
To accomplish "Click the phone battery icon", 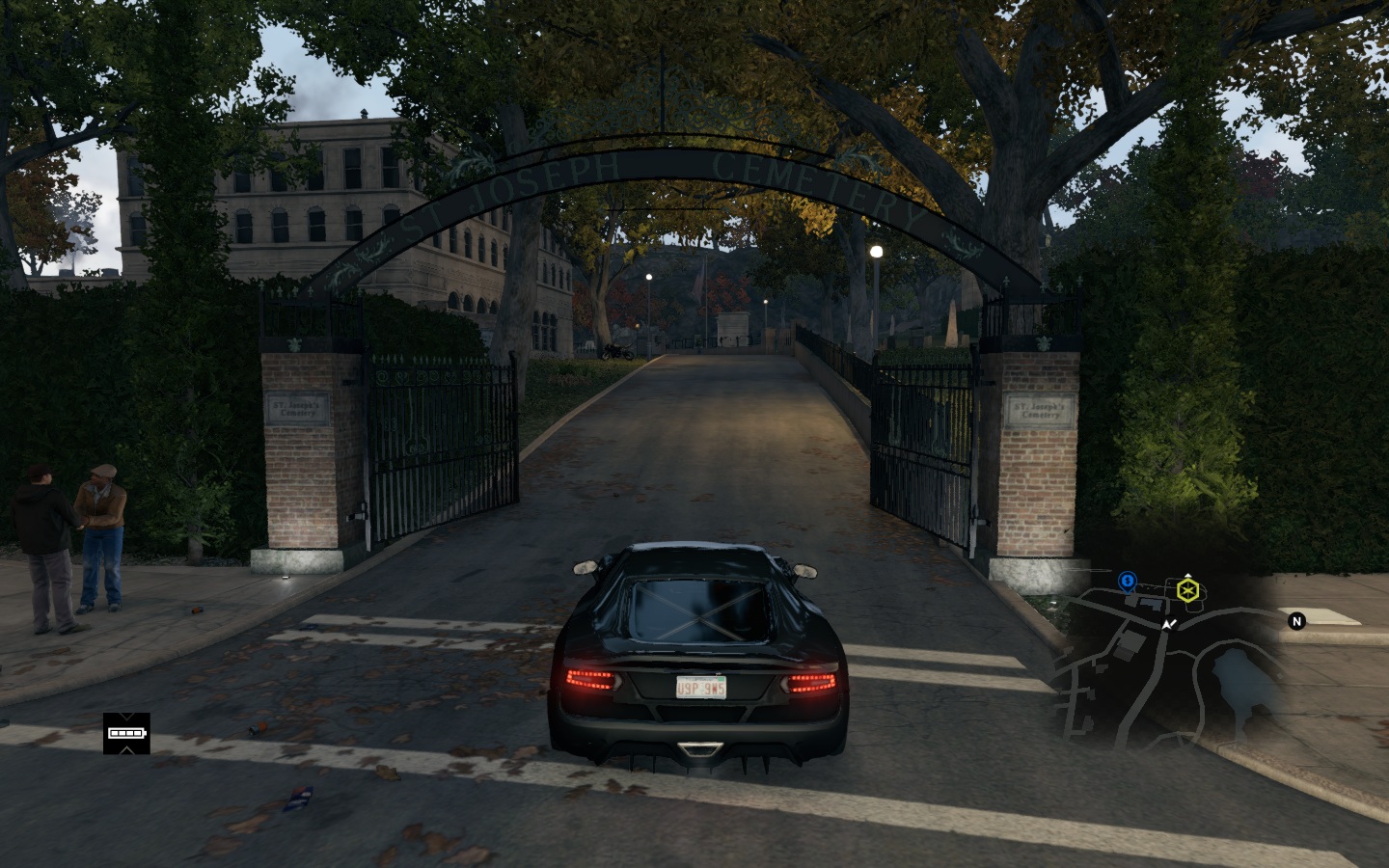I will [127, 733].
